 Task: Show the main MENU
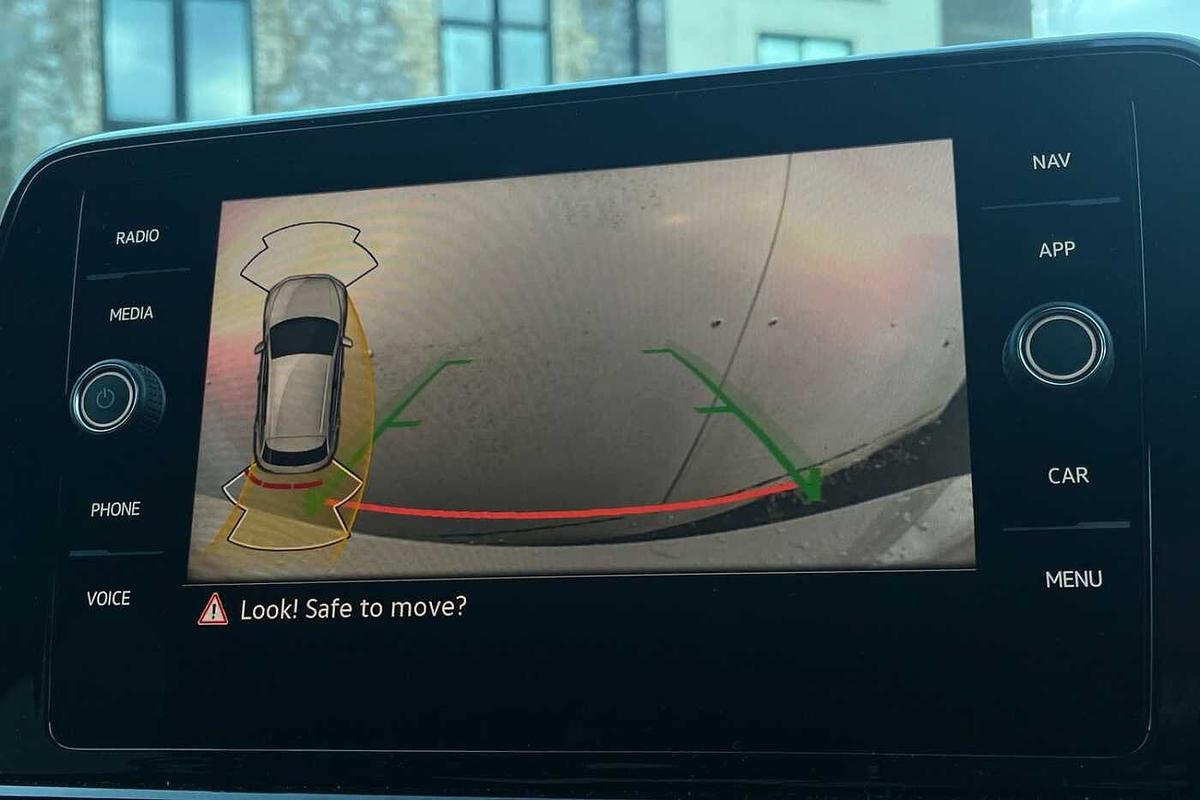click(1073, 579)
